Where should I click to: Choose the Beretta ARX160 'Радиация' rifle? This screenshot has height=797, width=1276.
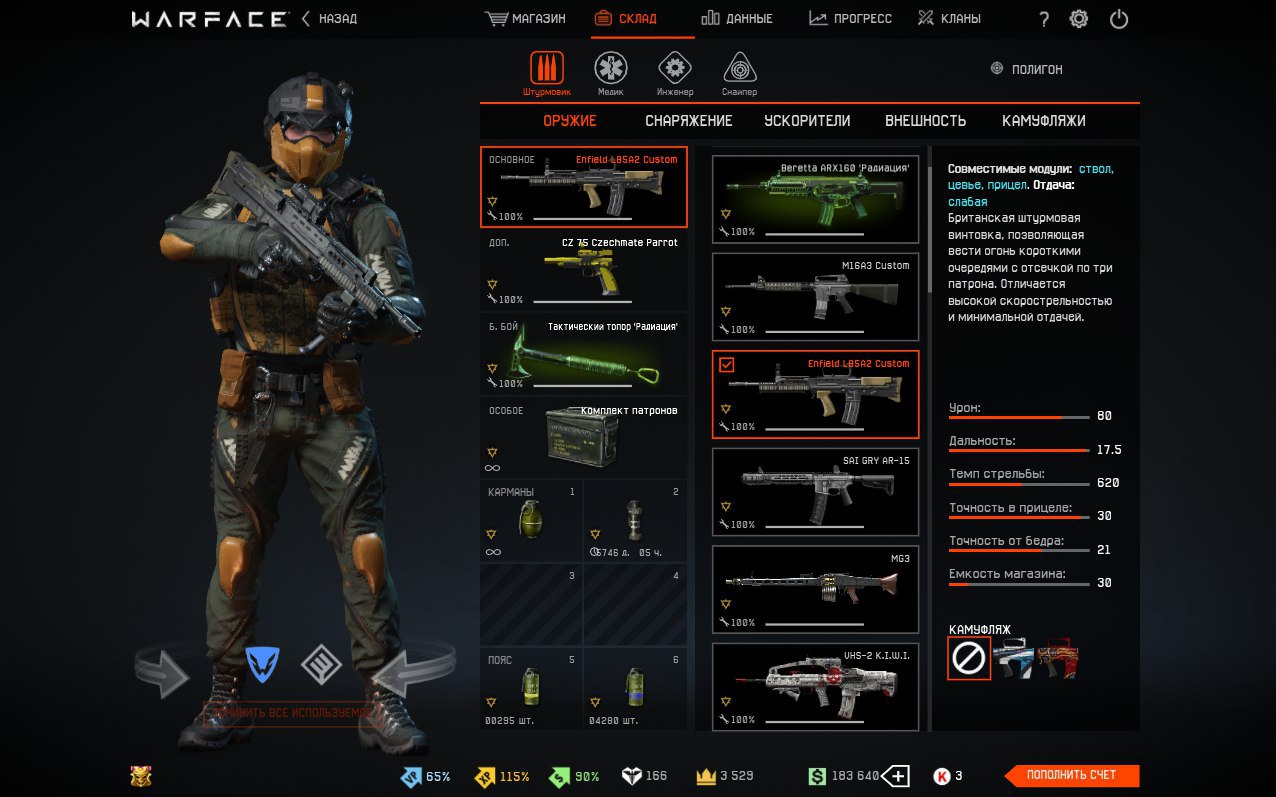[x=815, y=200]
